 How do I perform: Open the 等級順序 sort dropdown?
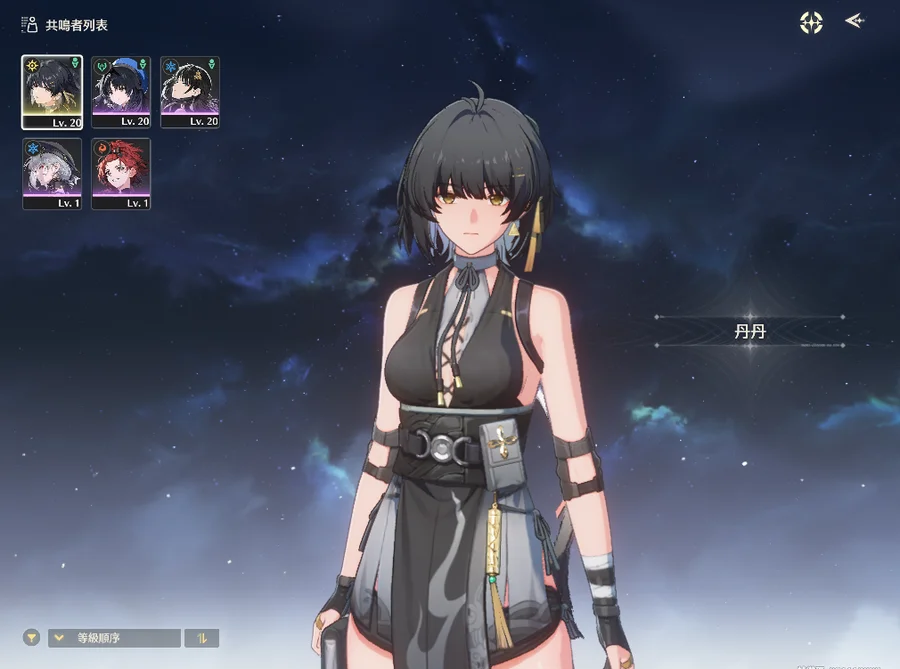point(115,638)
